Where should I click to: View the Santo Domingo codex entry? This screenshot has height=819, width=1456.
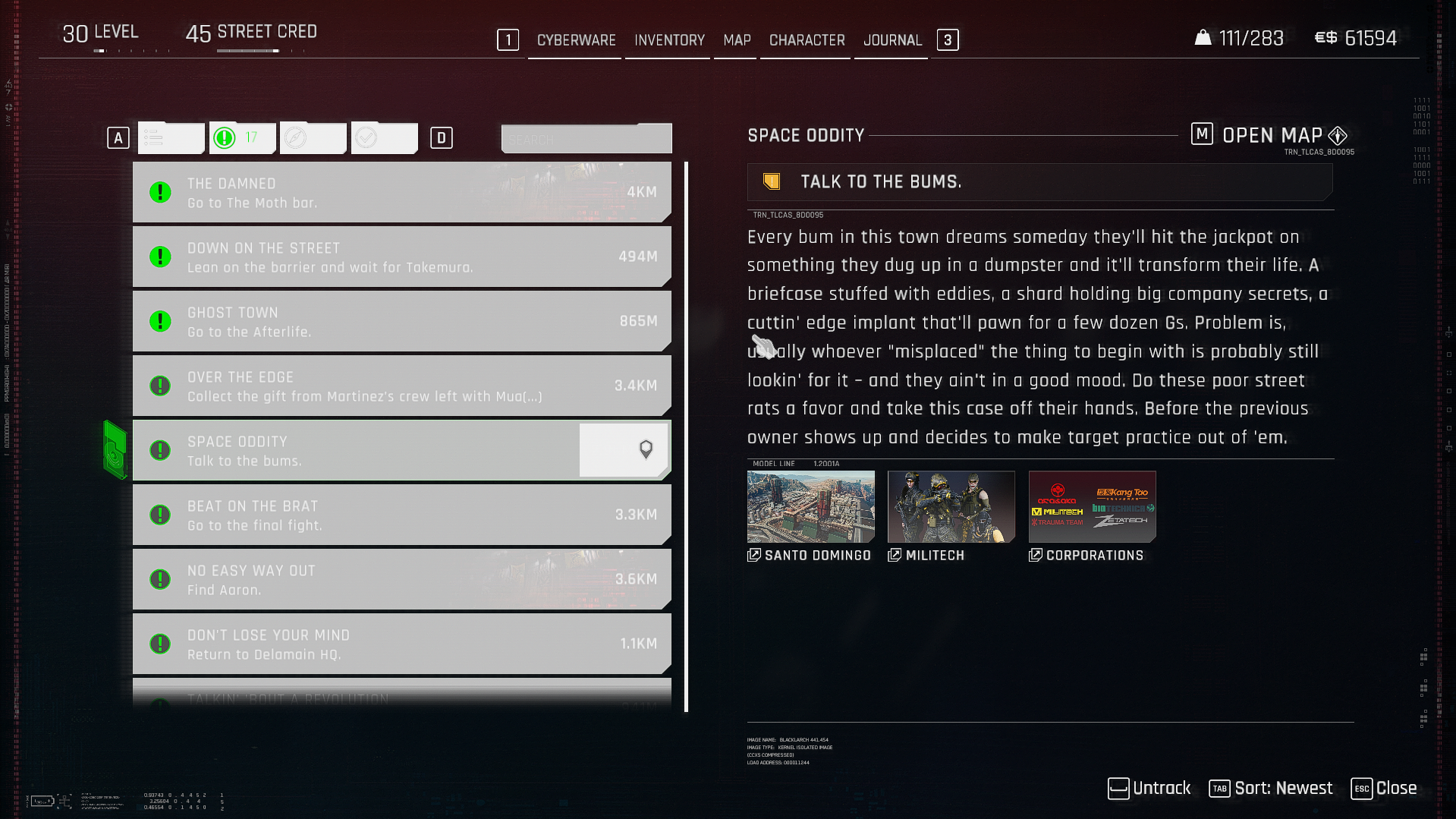click(x=810, y=507)
